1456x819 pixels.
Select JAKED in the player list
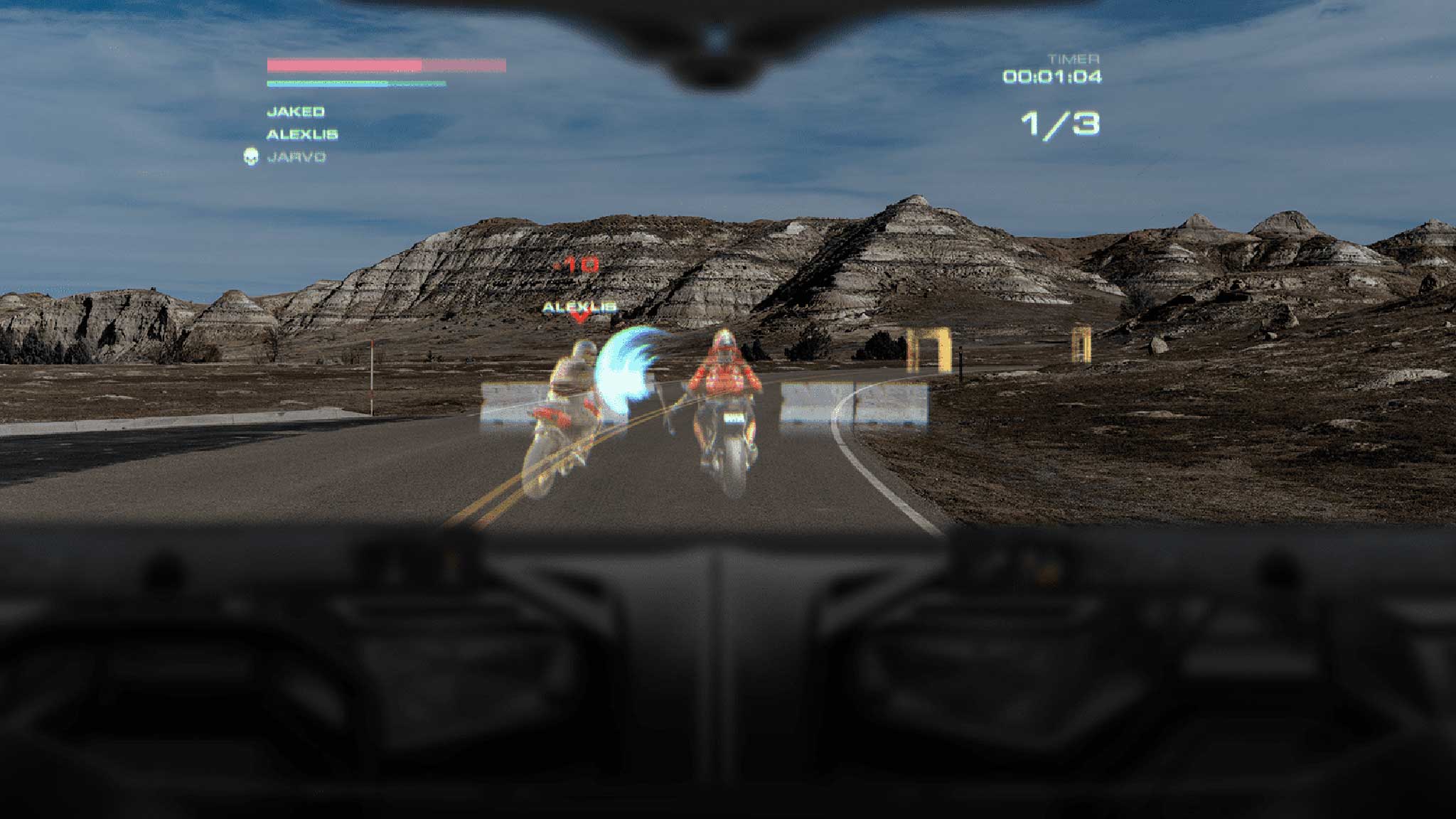pos(296,112)
